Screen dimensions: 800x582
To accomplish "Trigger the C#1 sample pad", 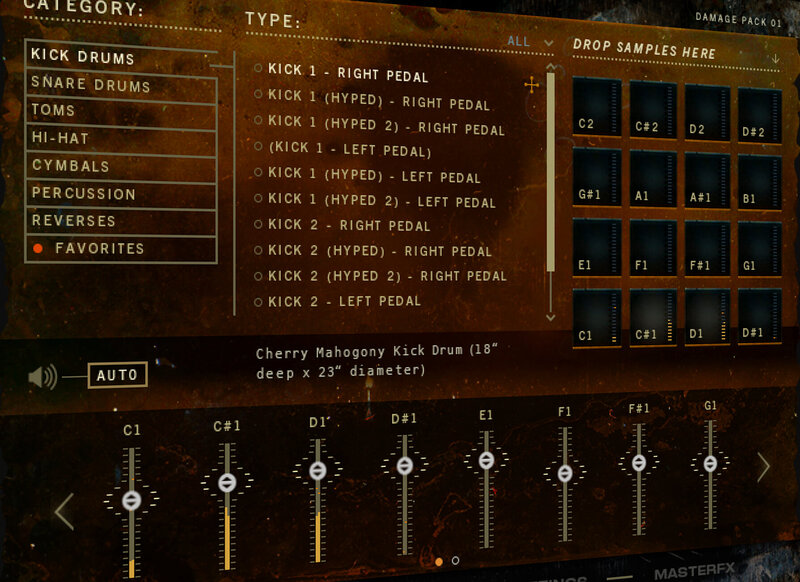I will [654, 318].
